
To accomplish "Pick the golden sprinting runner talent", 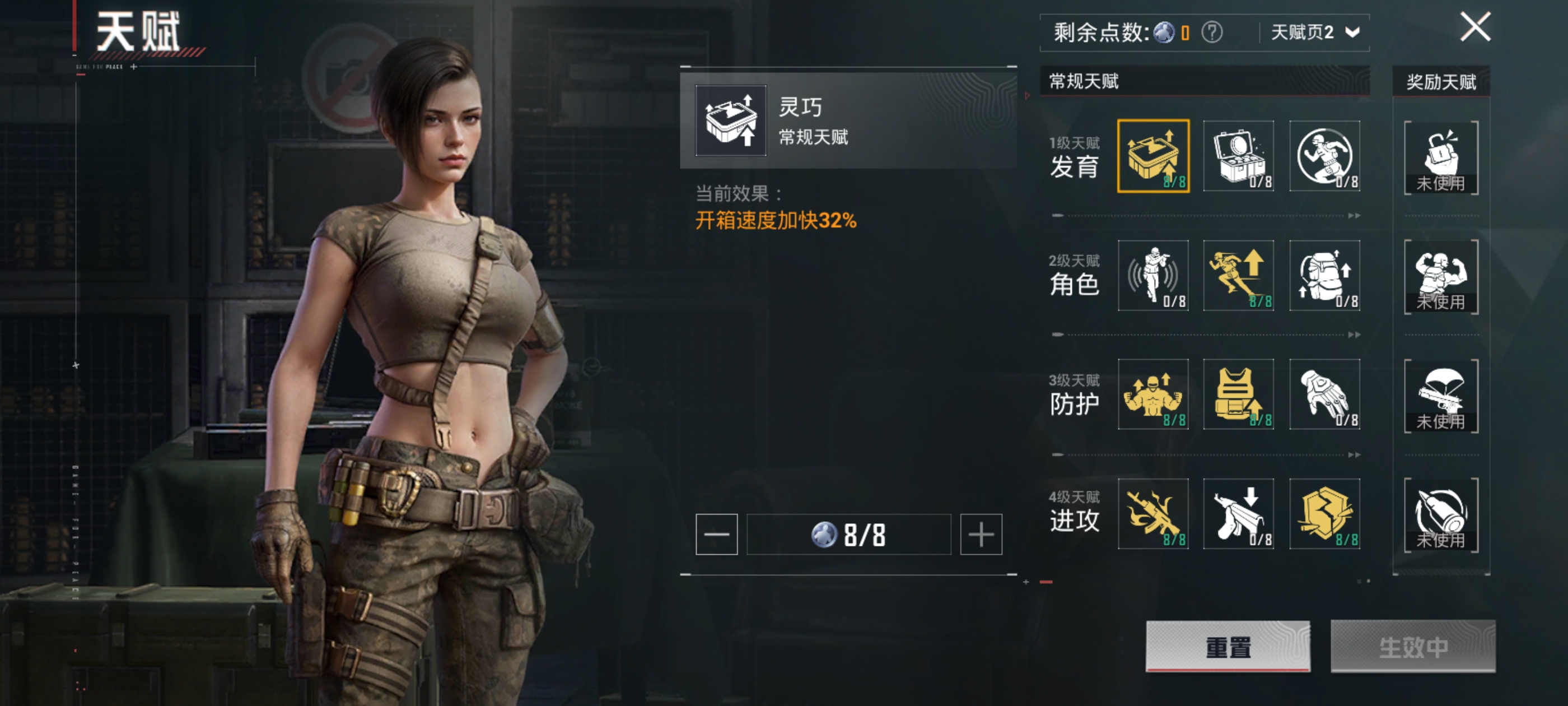I will click(x=1239, y=275).
